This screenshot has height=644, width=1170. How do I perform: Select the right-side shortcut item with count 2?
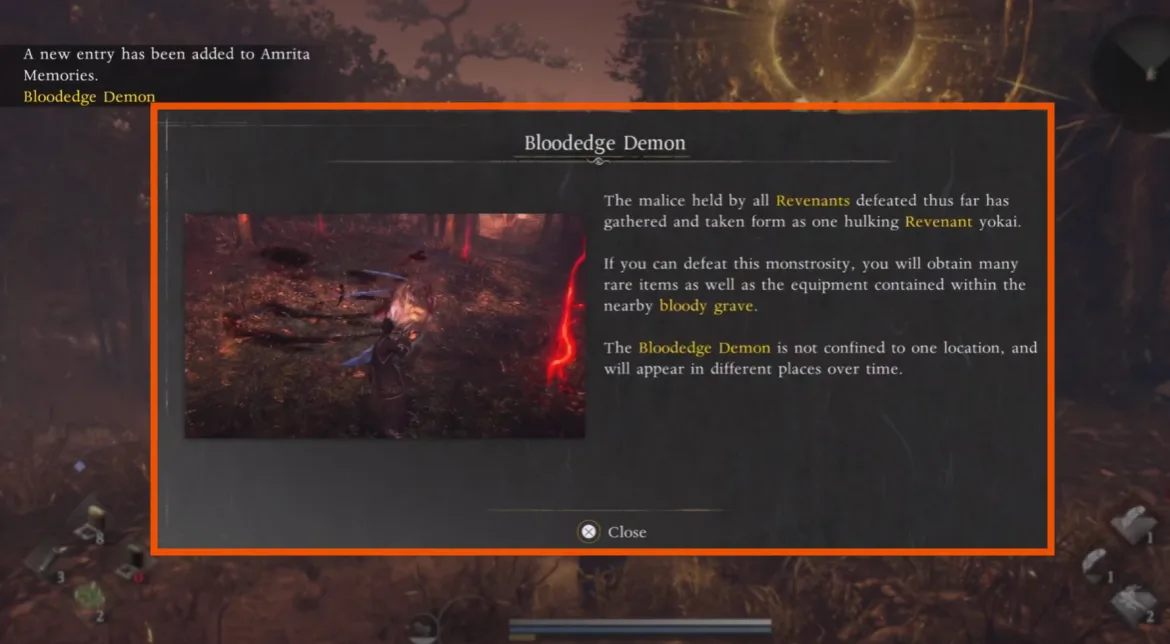pos(1132,604)
